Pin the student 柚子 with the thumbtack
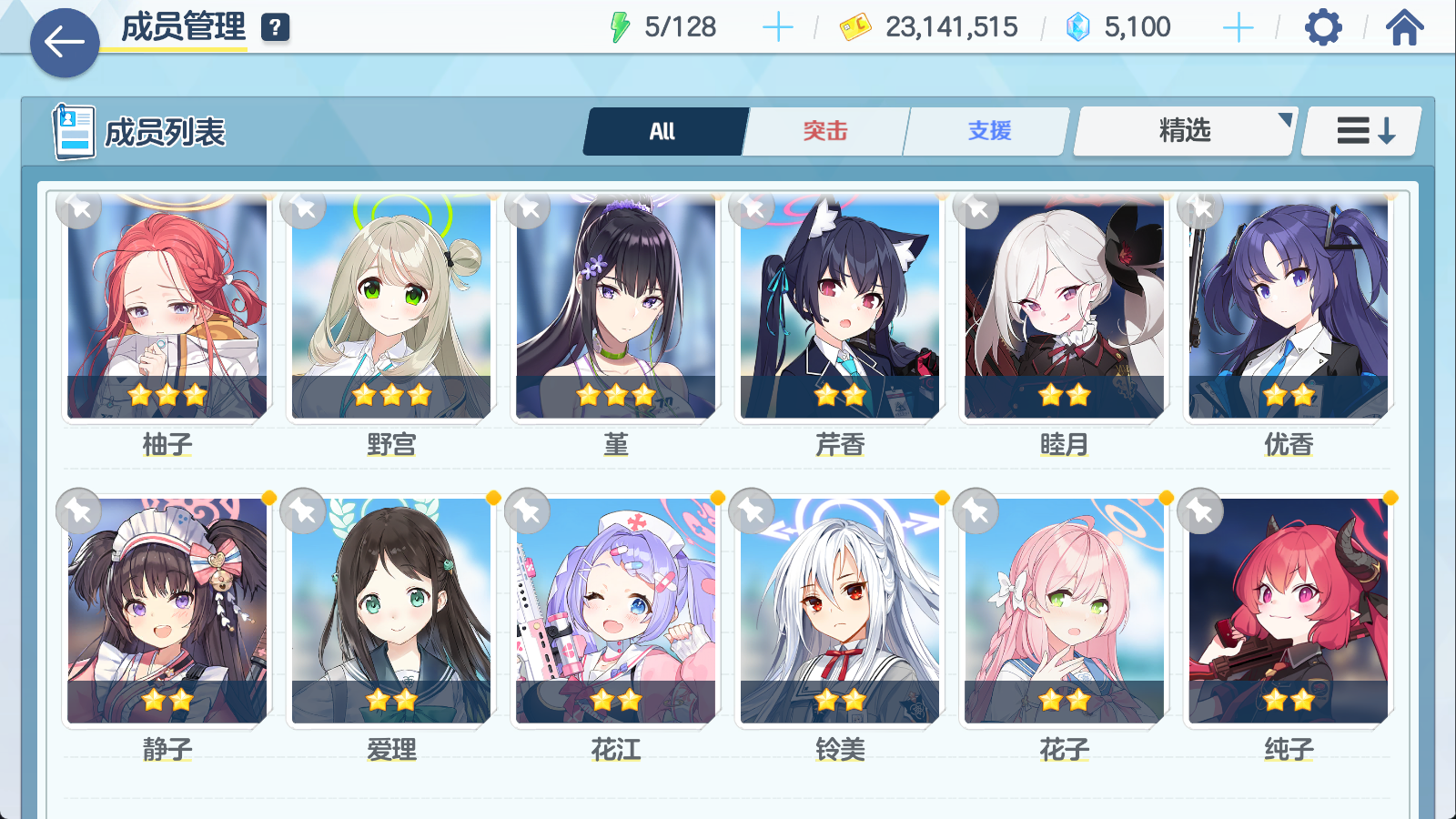This screenshot has width=1456, height=819. pyautogui.click(x=80, y=209)
